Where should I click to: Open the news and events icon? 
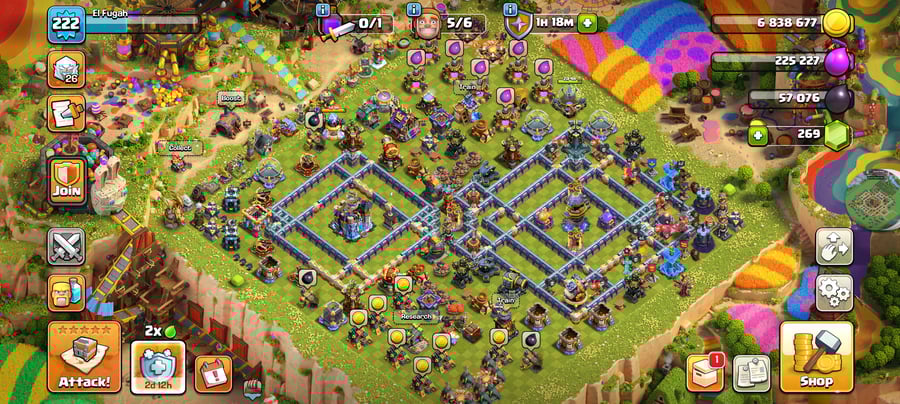tap(66, 113)
